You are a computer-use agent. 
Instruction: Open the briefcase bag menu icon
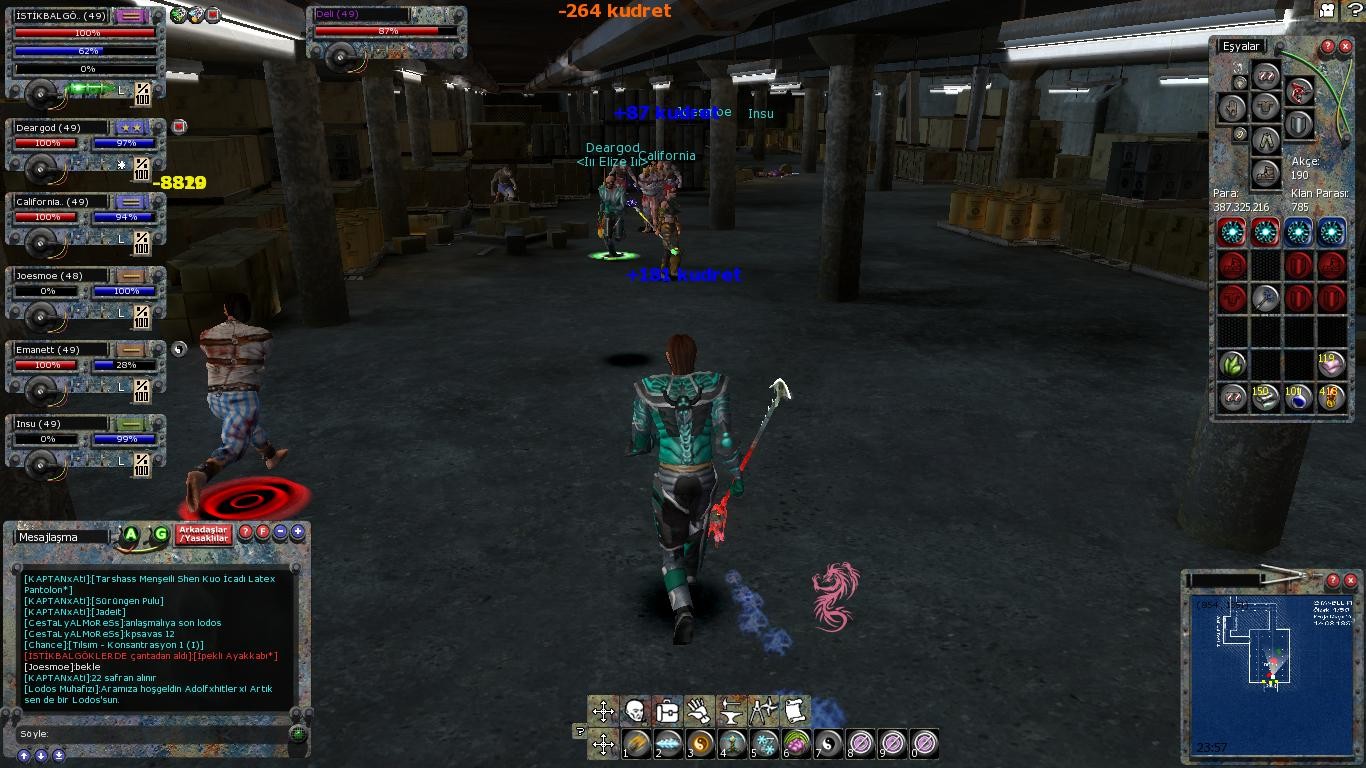pyautogui.click(x=667, y=712)
